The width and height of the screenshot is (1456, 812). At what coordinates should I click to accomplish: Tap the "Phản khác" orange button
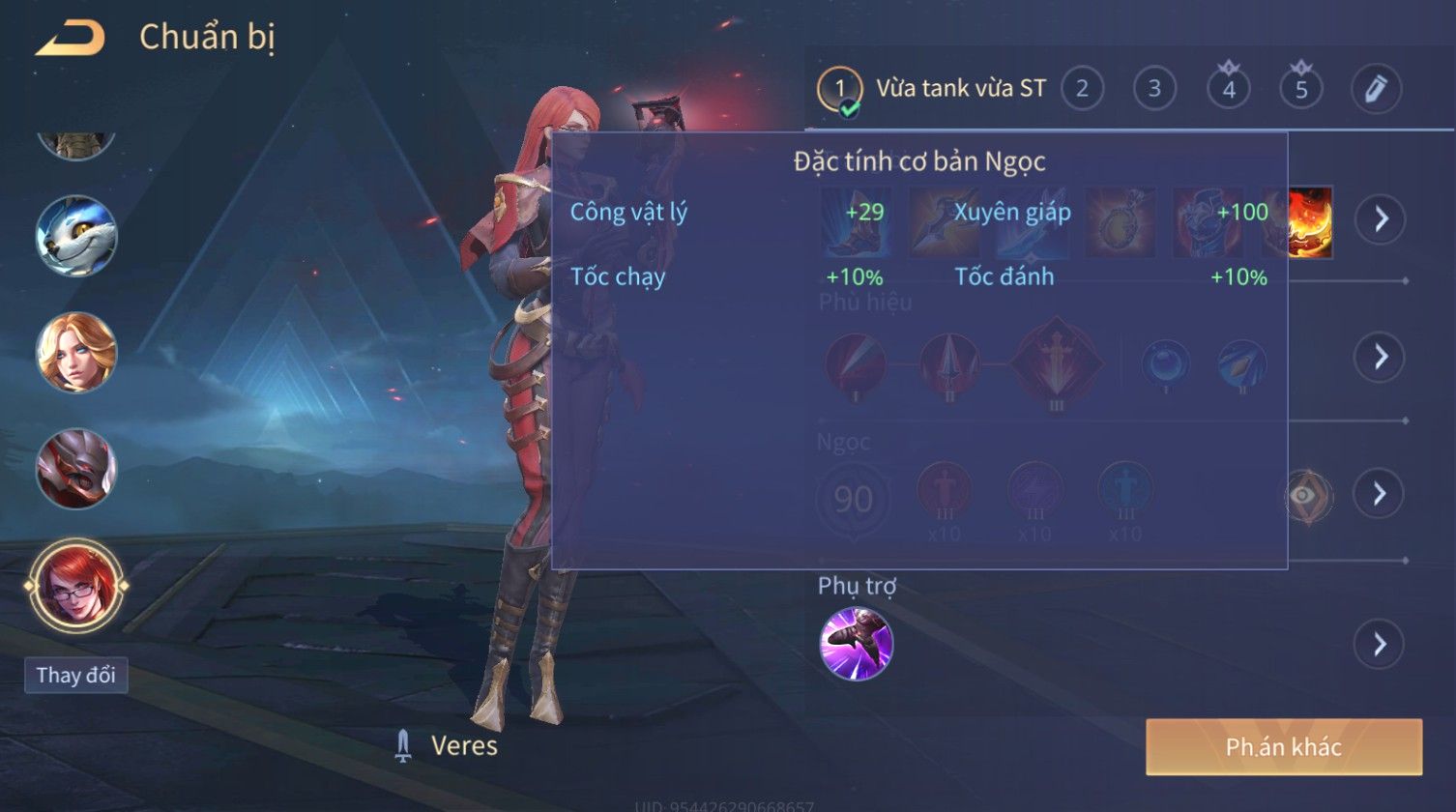point(1284,746)
